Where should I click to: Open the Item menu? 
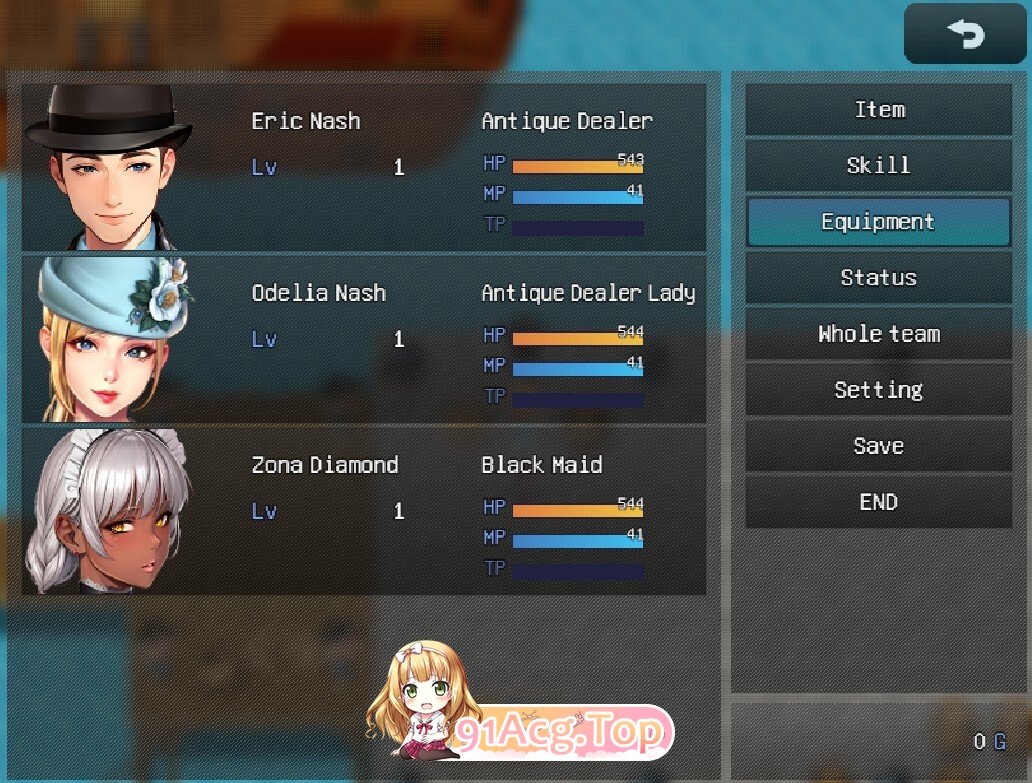pos(878,110)
